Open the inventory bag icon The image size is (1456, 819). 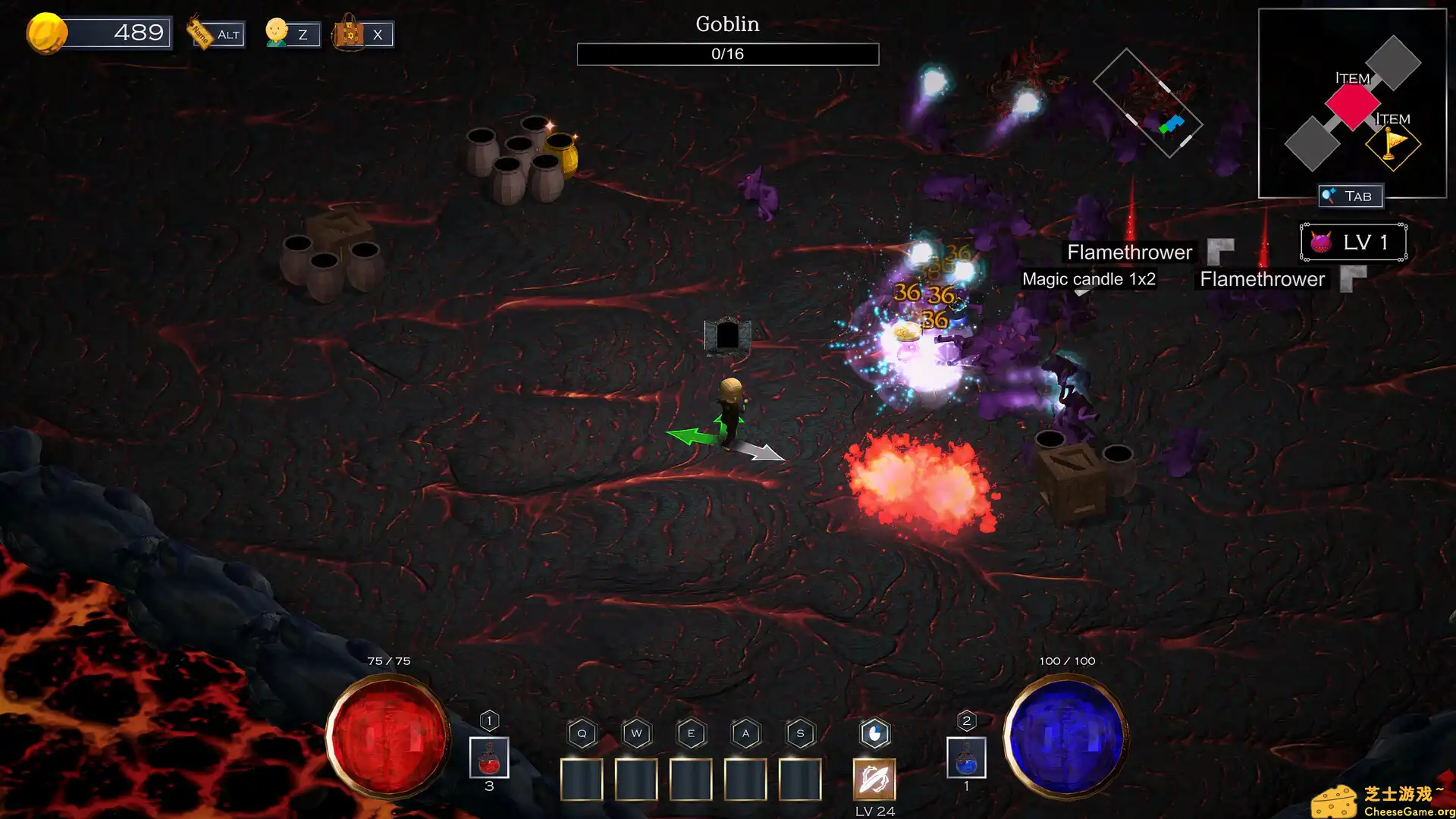coord(350,33)
